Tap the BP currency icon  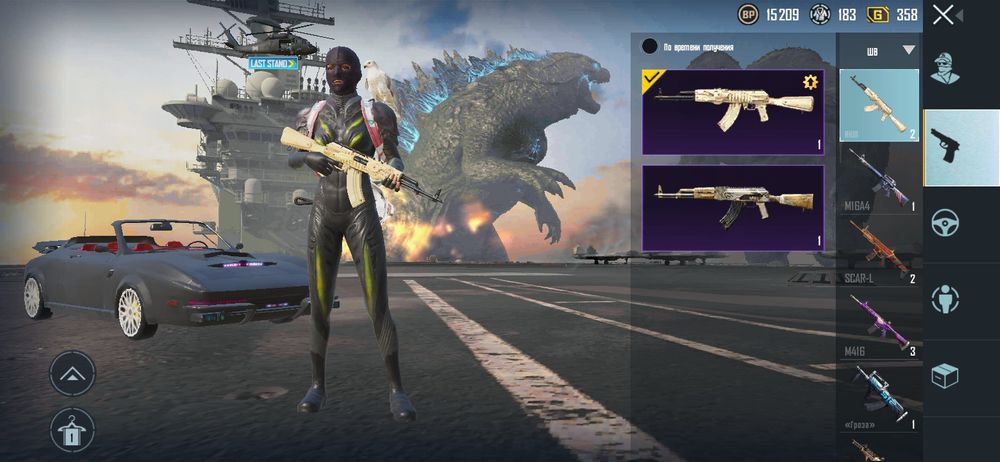coord(748,14)
